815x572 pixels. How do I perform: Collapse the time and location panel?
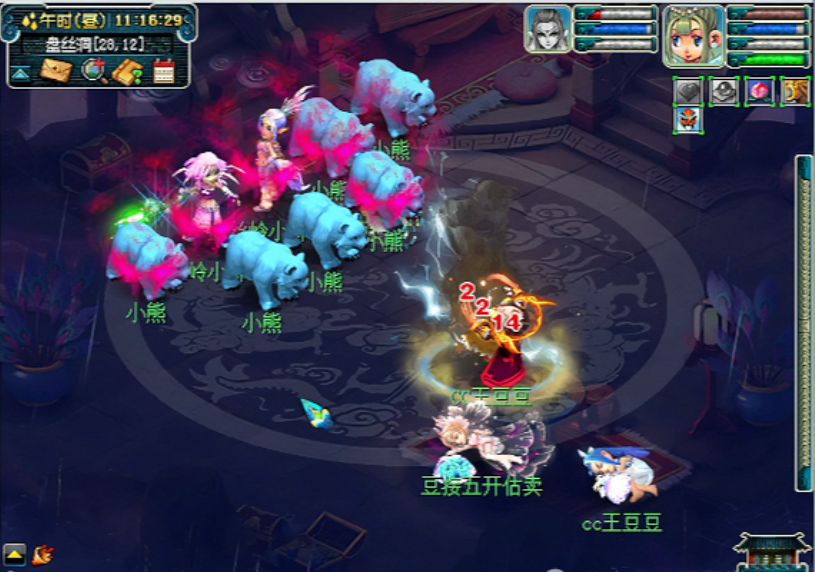(19, 74)
